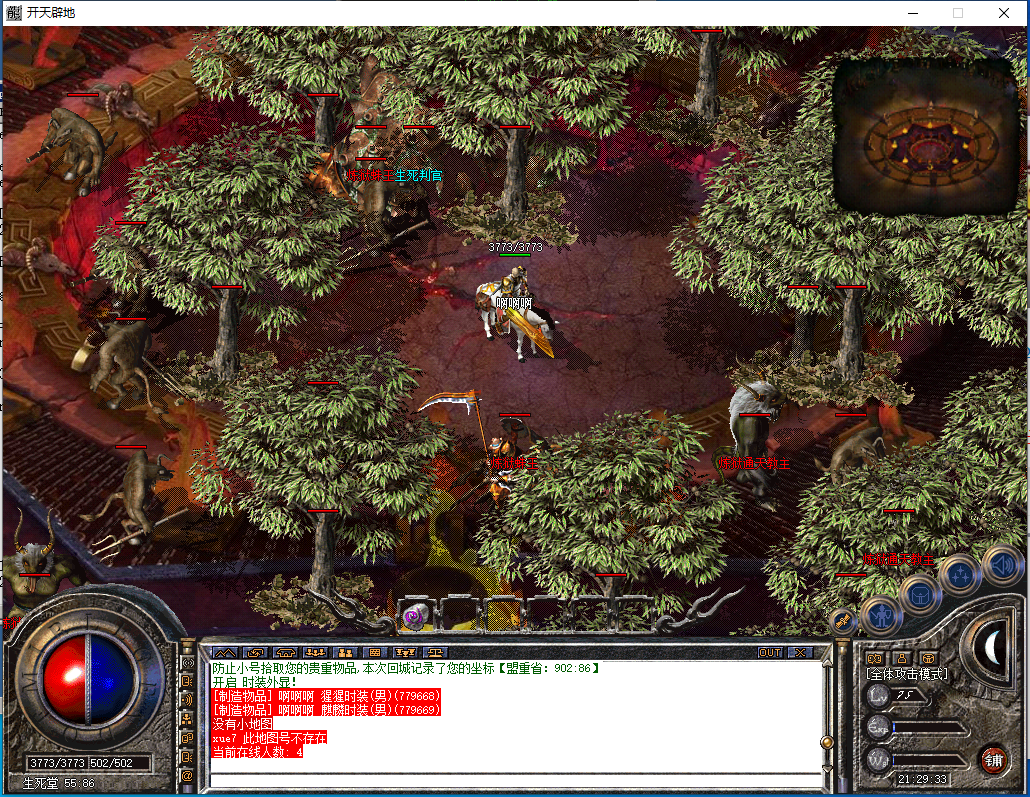The width and height of the screenshot is (1030, 797).
Task: Close the 开天辟地 game window
Action: point(1004,13)
